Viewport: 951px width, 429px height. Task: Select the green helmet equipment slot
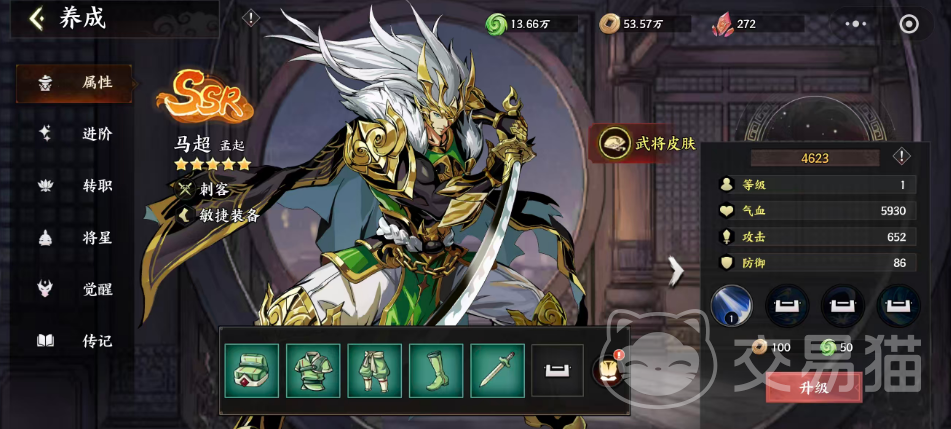pos(251,370)
